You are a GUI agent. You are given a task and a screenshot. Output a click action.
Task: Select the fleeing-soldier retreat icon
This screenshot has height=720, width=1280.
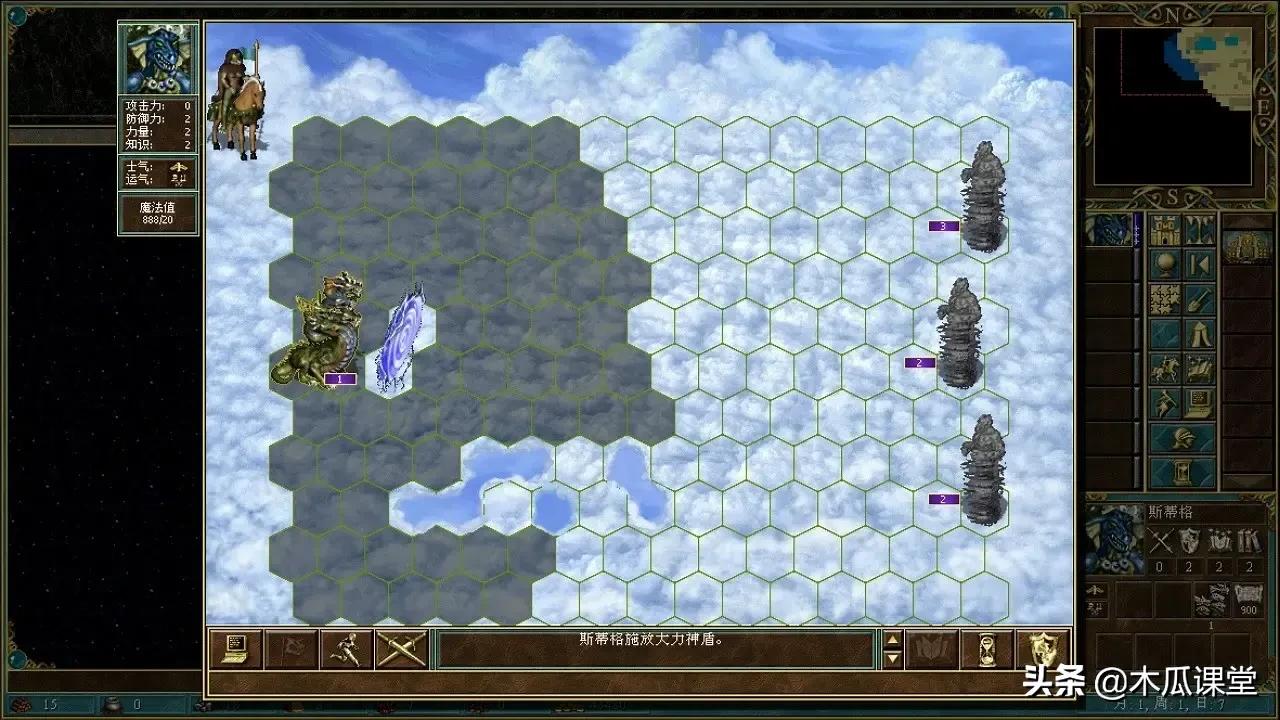347,649
